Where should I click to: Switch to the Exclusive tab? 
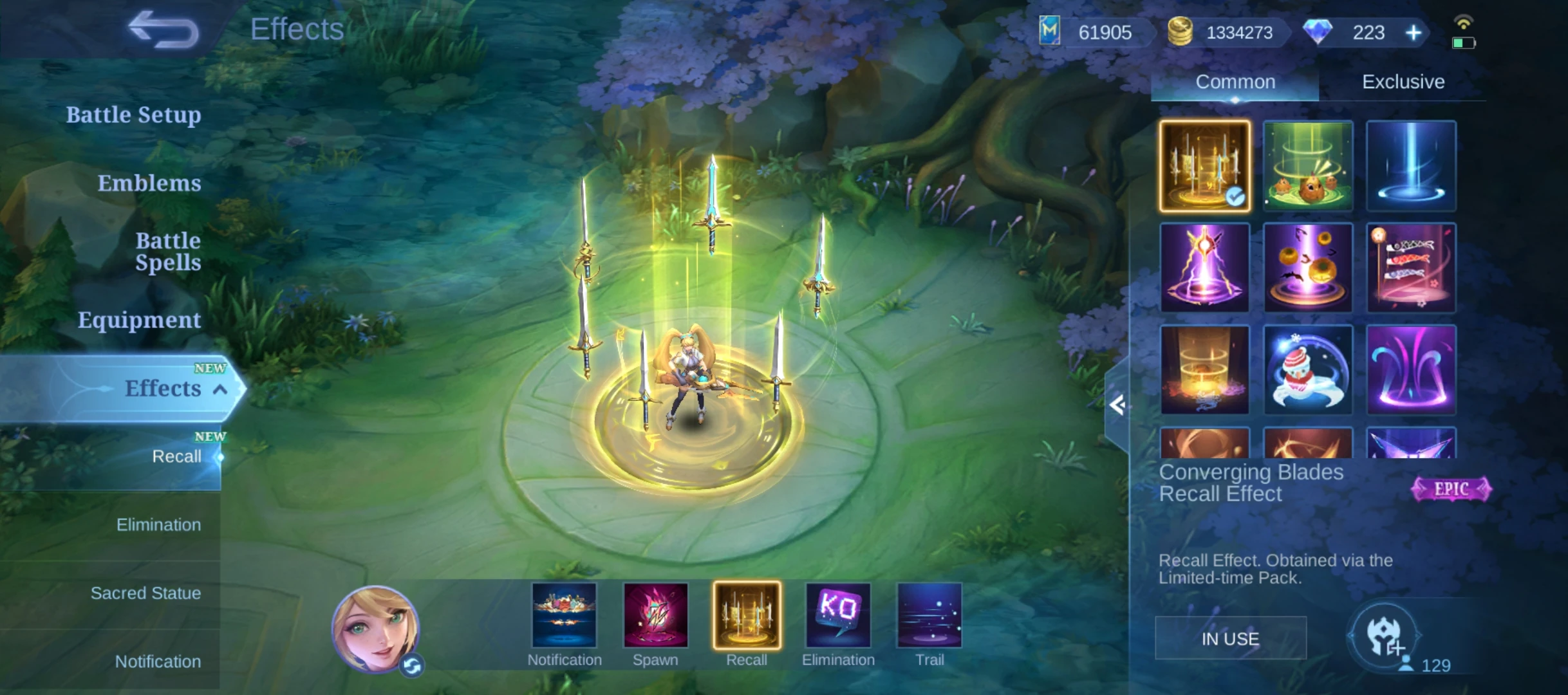[1403, 82]
